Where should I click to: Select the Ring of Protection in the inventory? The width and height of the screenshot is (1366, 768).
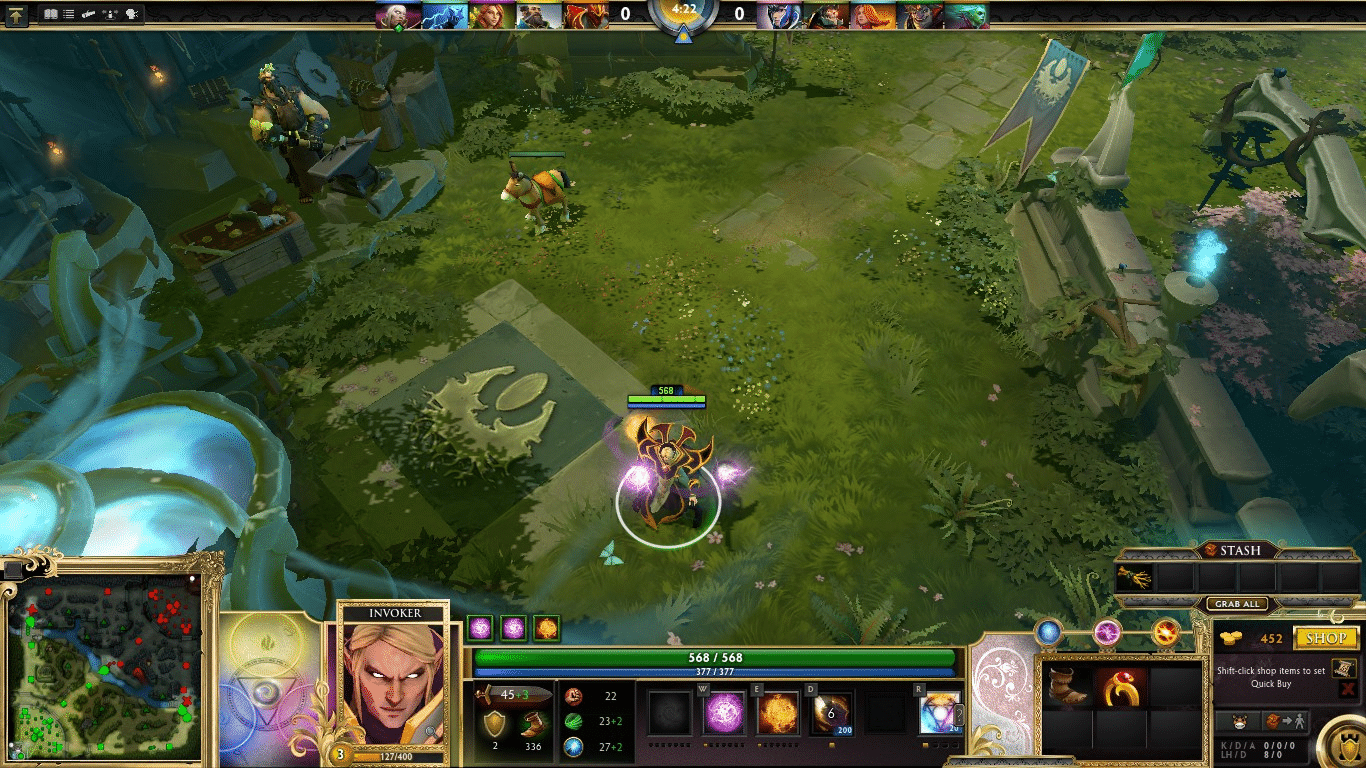point(1122,690)
